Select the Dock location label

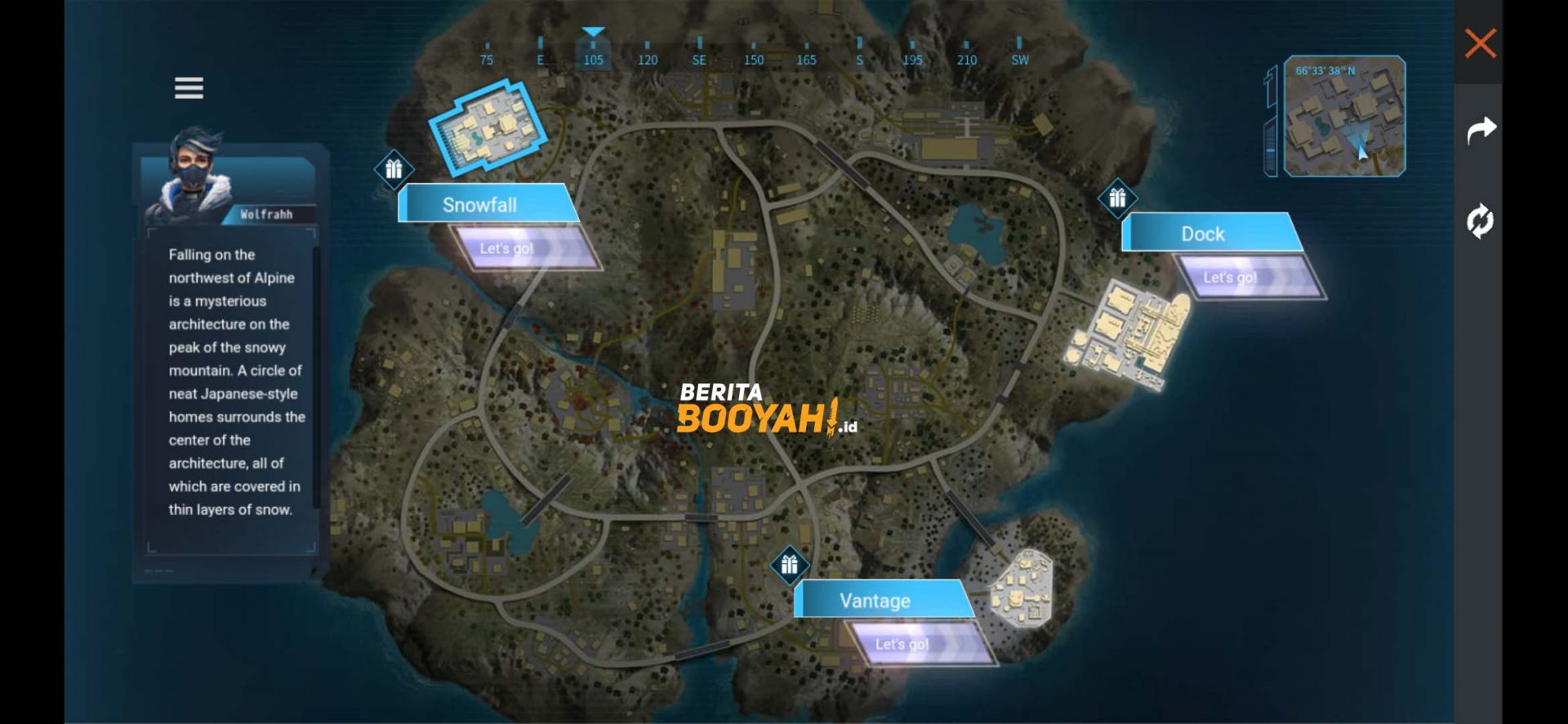coord(1204,233)
